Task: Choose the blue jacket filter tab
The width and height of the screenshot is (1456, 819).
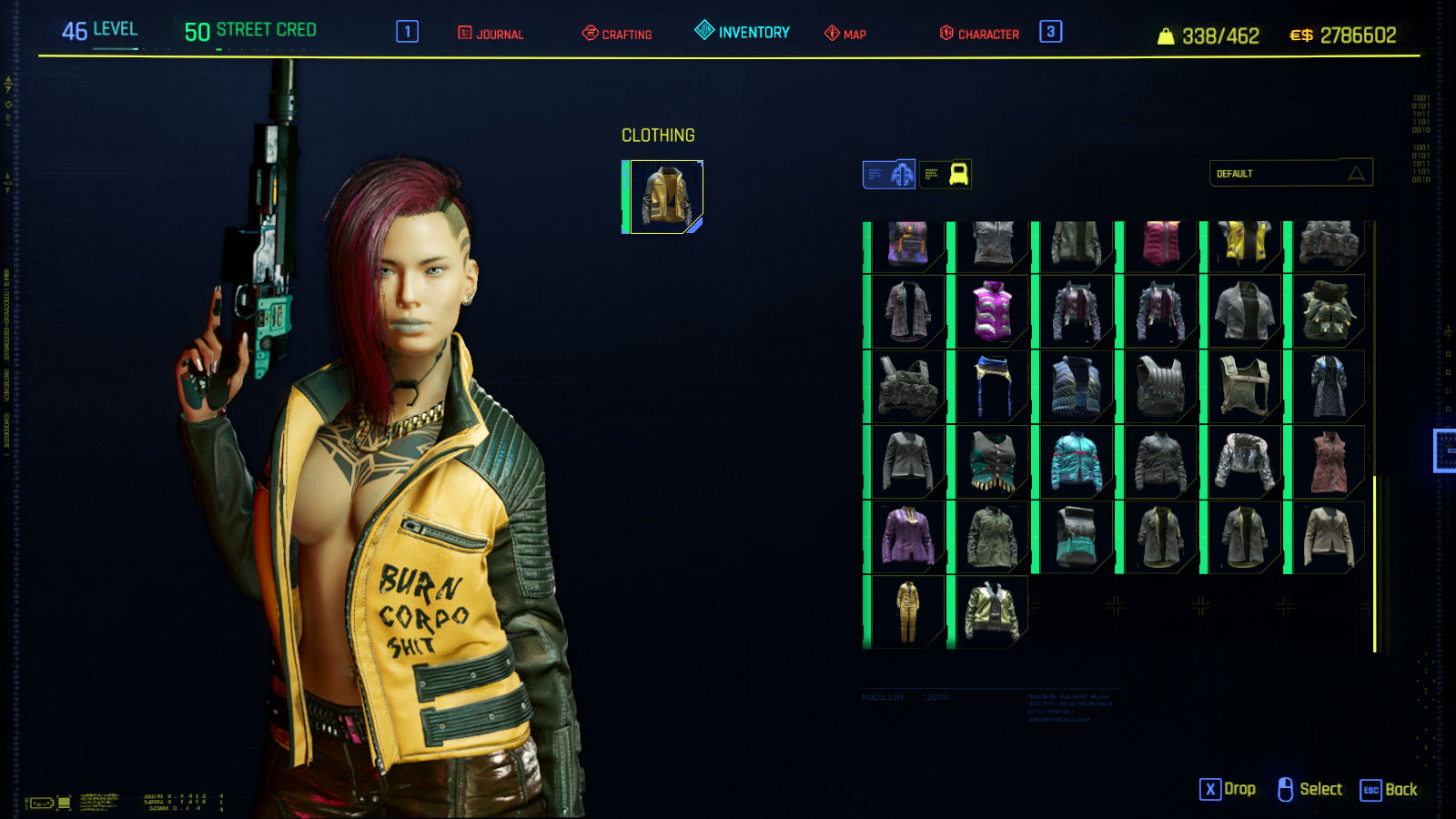Action: [889, 174]
